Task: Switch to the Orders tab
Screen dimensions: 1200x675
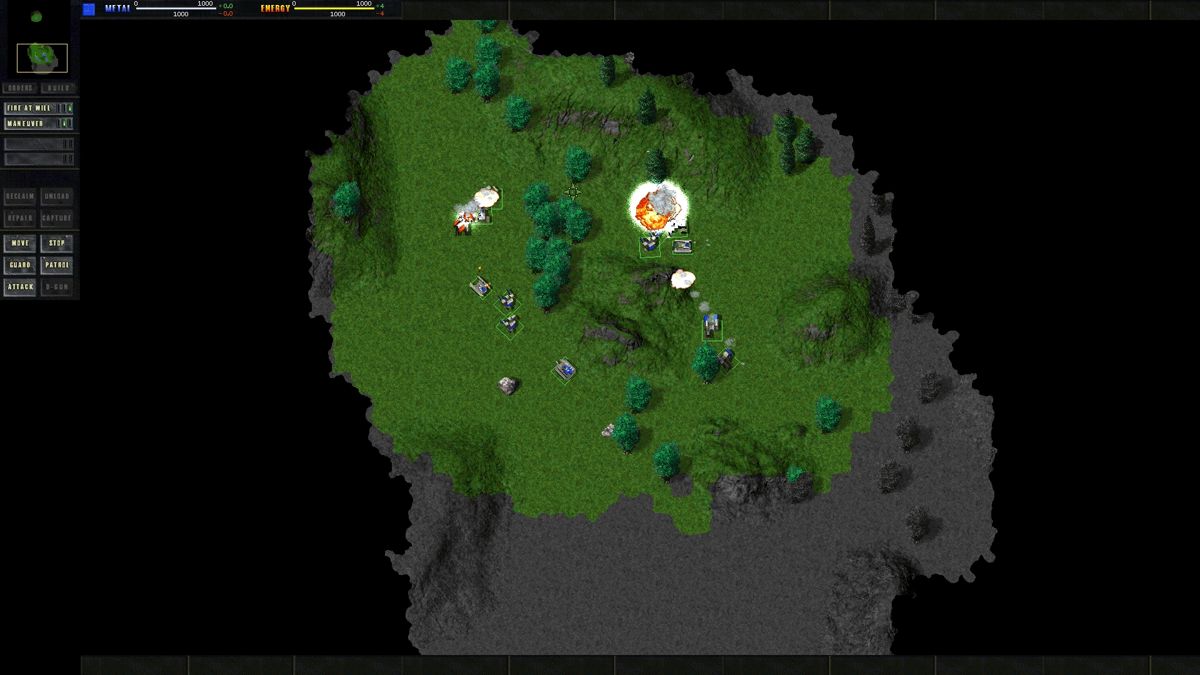Action: pos(20,88)
